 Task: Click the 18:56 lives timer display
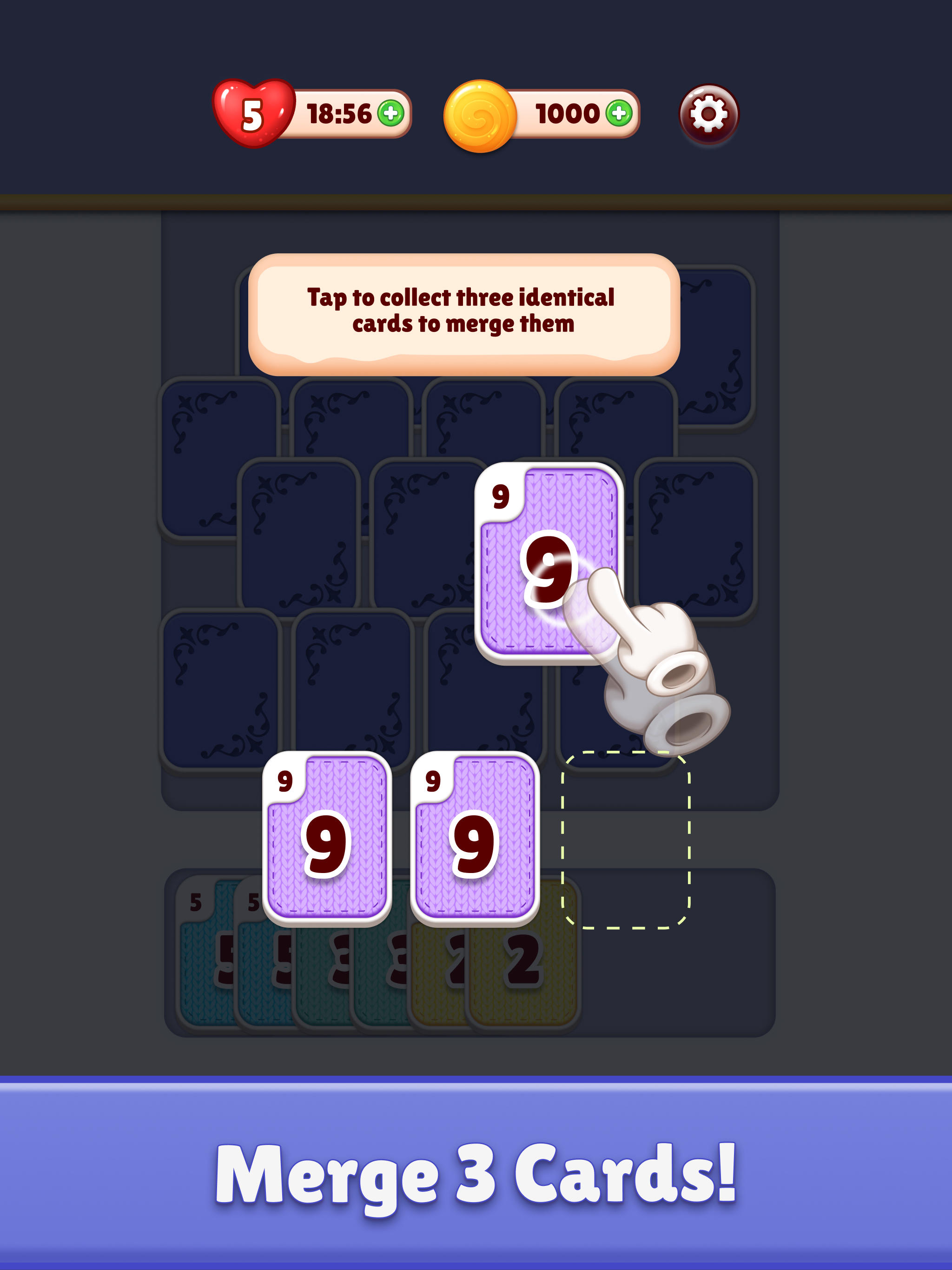pyautogui.click(x=339, y=115)
